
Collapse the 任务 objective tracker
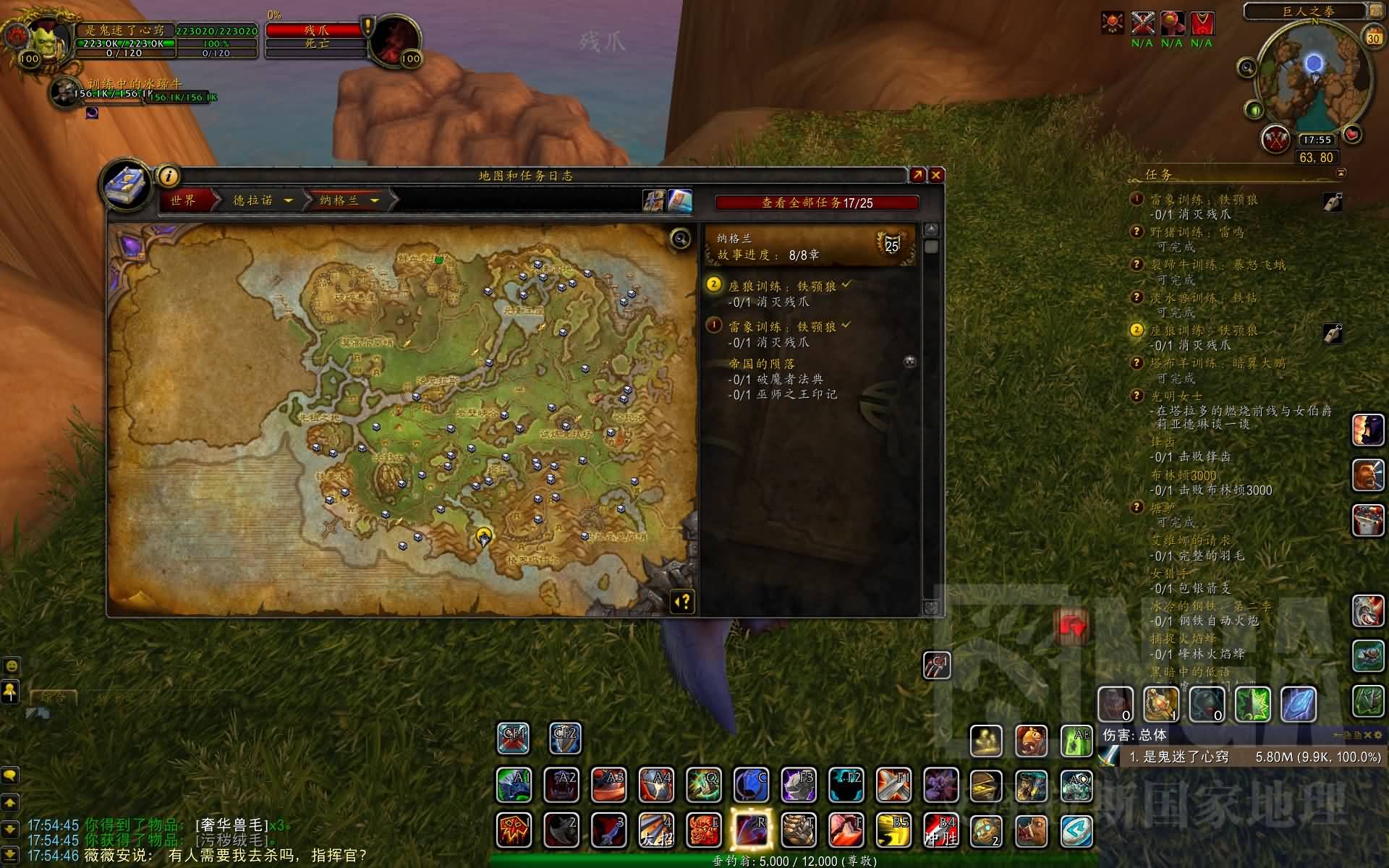1341,174
